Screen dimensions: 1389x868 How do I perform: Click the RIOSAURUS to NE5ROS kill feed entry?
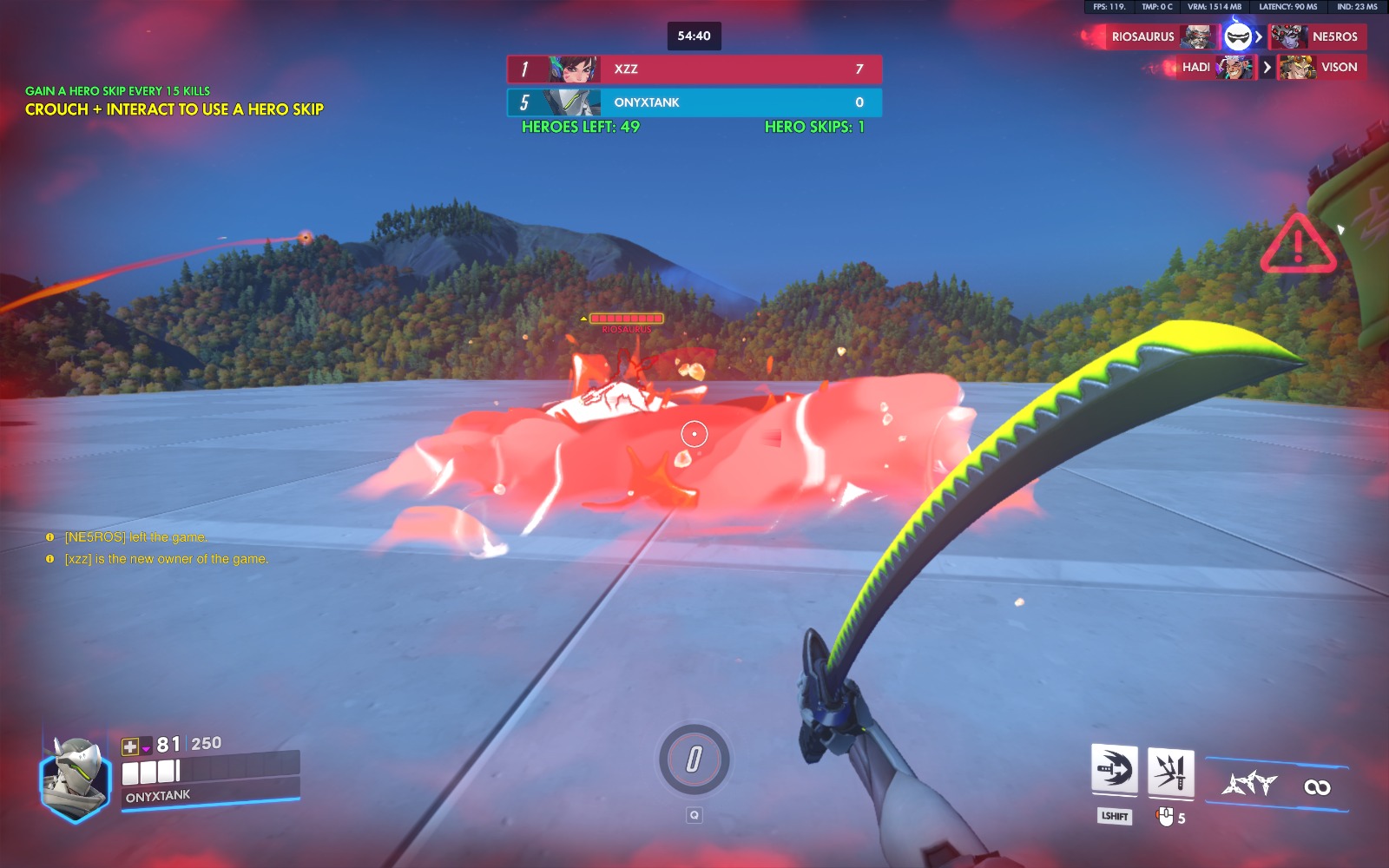point(1223,37)
